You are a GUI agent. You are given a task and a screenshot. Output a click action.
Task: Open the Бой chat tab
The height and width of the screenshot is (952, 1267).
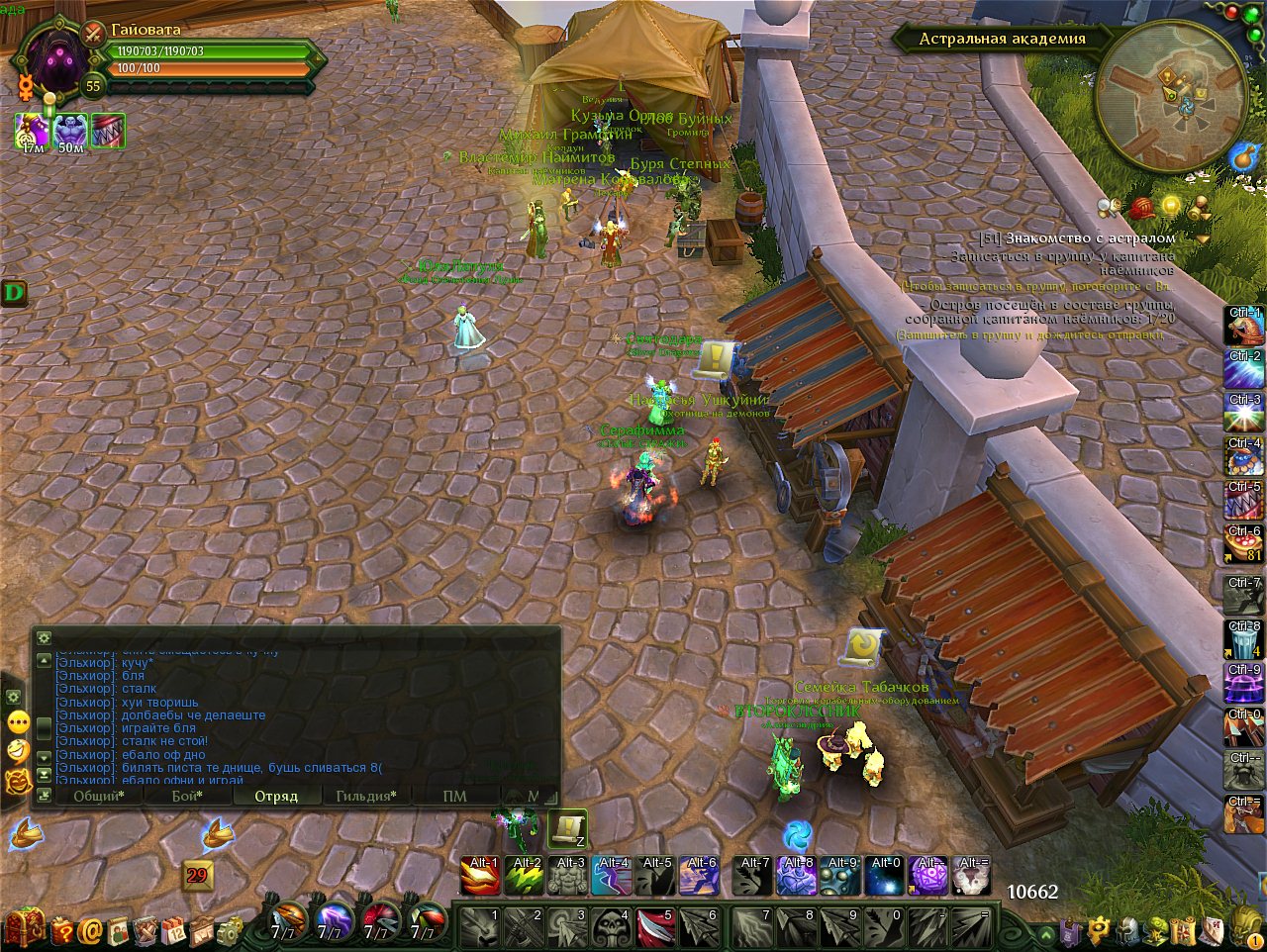click(x=187, y=796)
